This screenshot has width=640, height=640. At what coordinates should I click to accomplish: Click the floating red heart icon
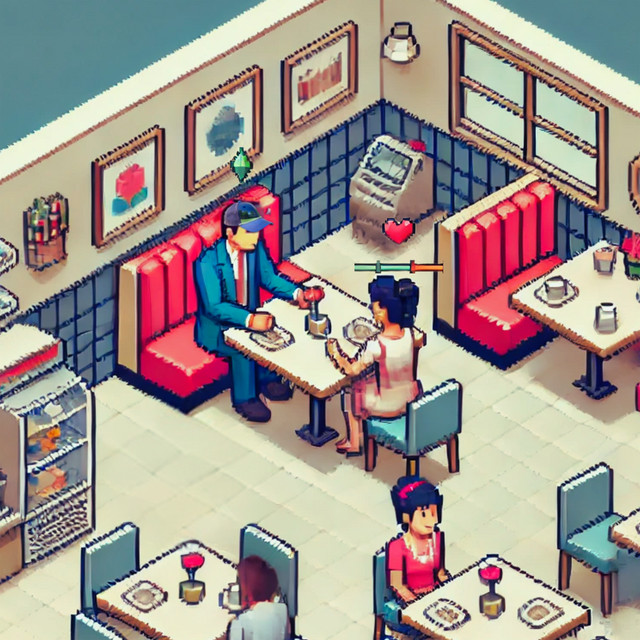coord(398,232)
